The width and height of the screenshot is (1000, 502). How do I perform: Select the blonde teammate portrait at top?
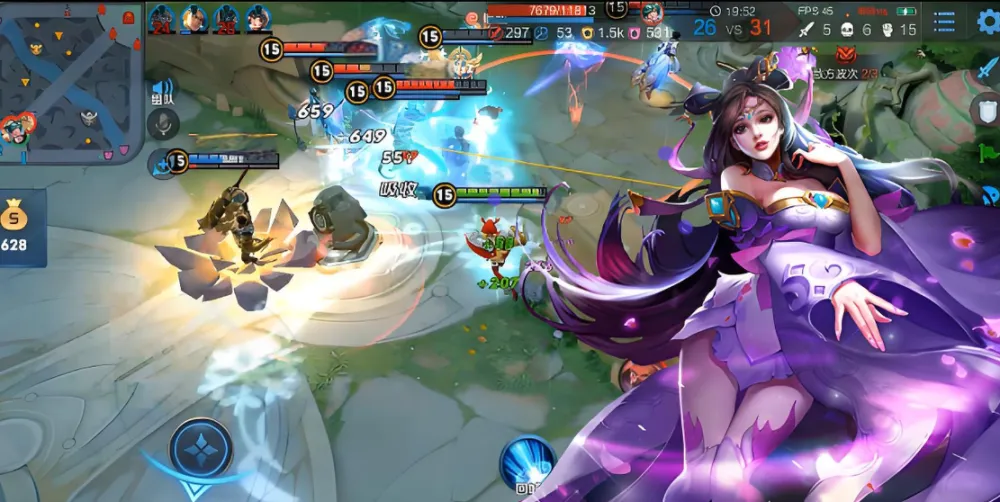coord(194,17)
